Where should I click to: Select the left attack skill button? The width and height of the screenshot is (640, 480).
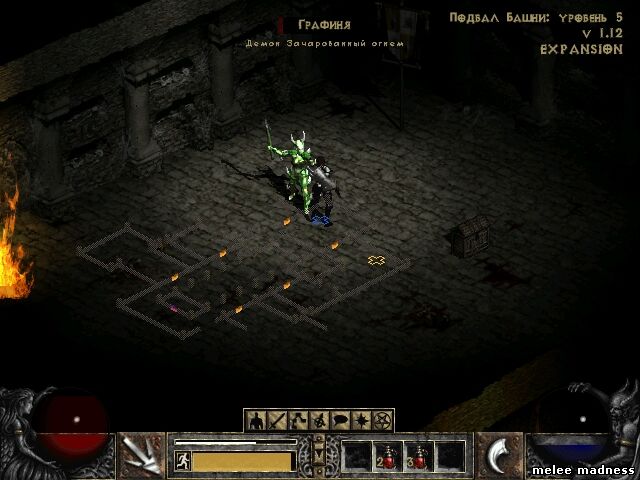141,456
